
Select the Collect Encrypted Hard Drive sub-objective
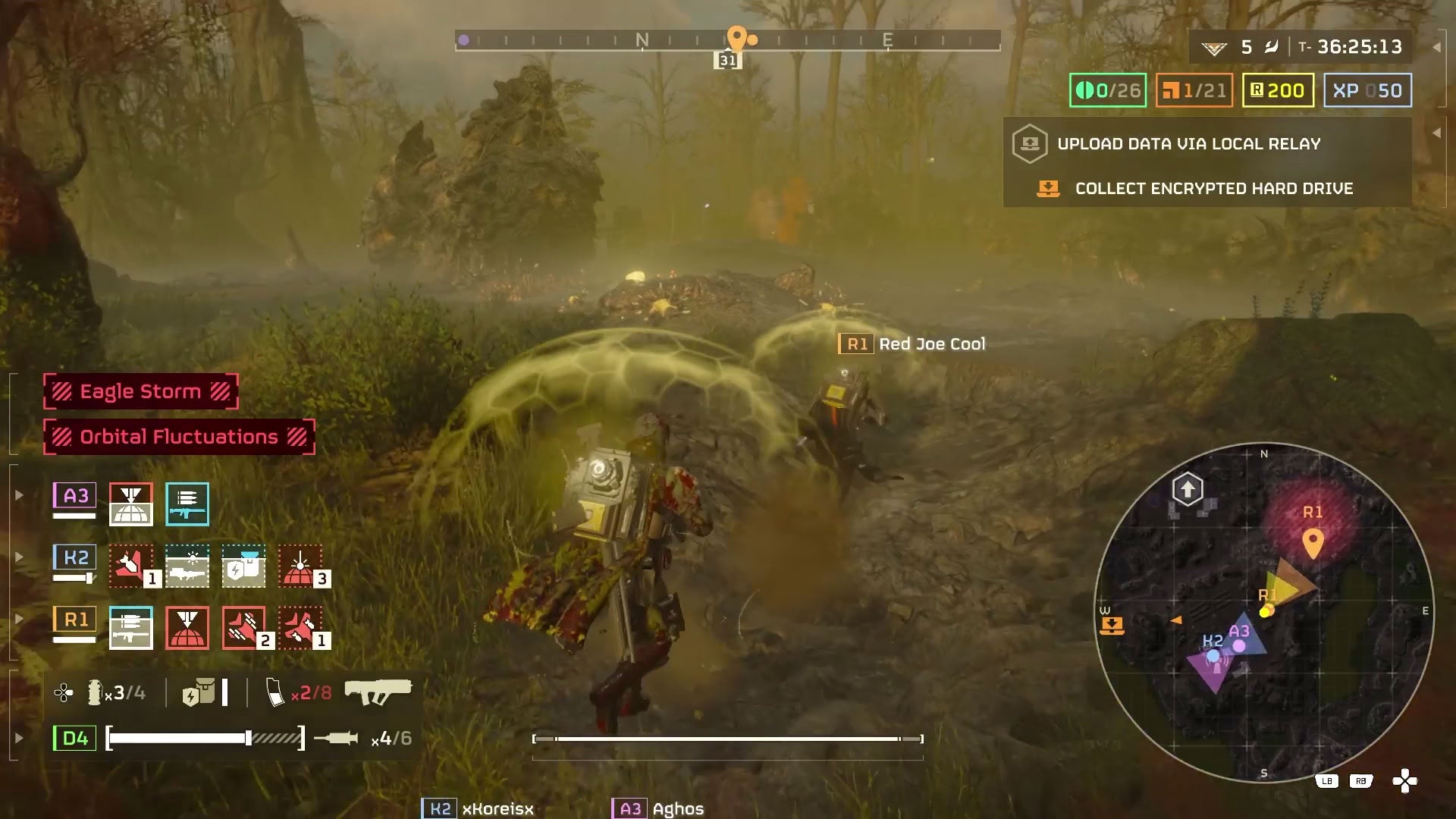pyautogui.click(x=1213, y=189)
